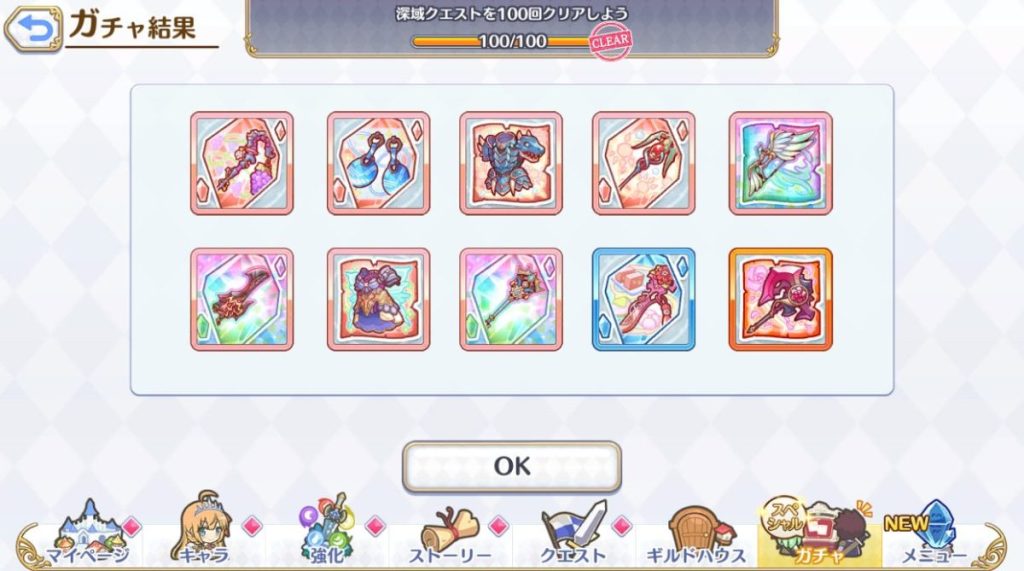This screenshot has width=1024, height=571.
Task: View the winged bow rainbow result
Action: [x=780, y=163]
